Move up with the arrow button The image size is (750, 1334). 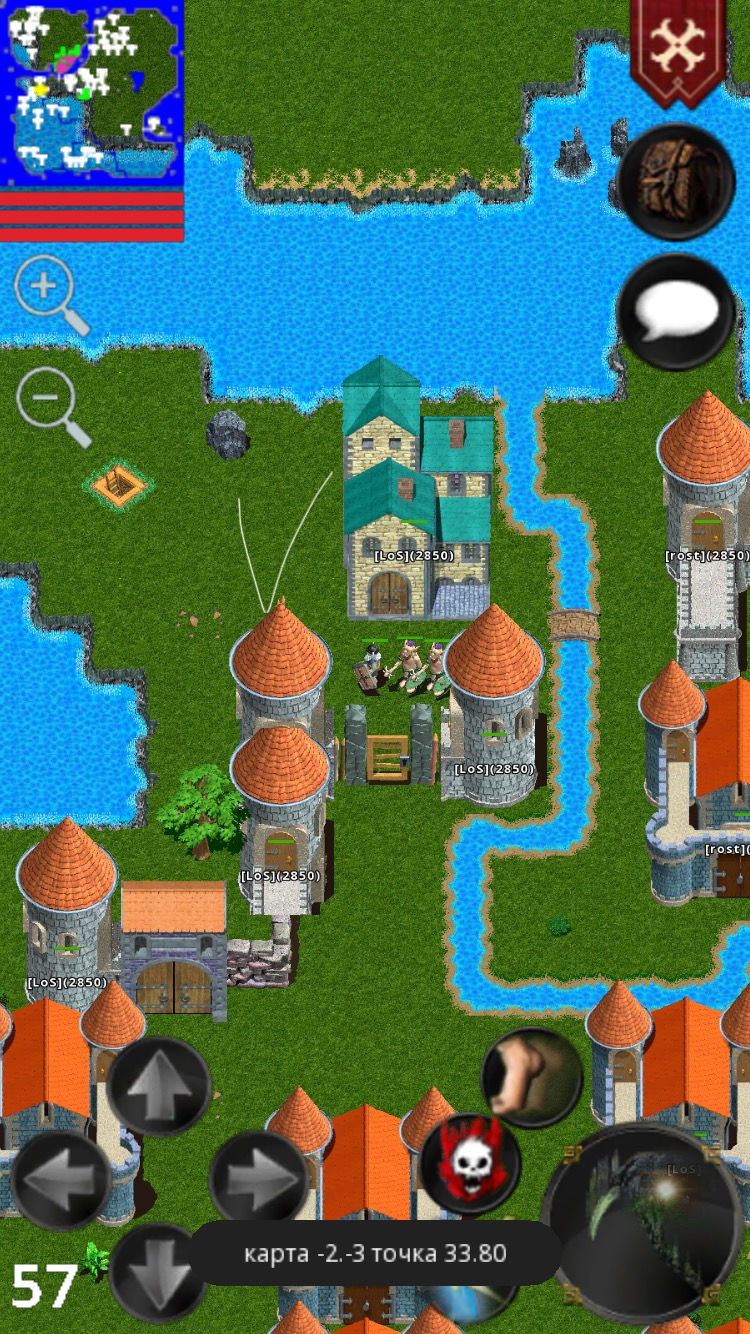pyautogui.click(x=159, y=1087)
